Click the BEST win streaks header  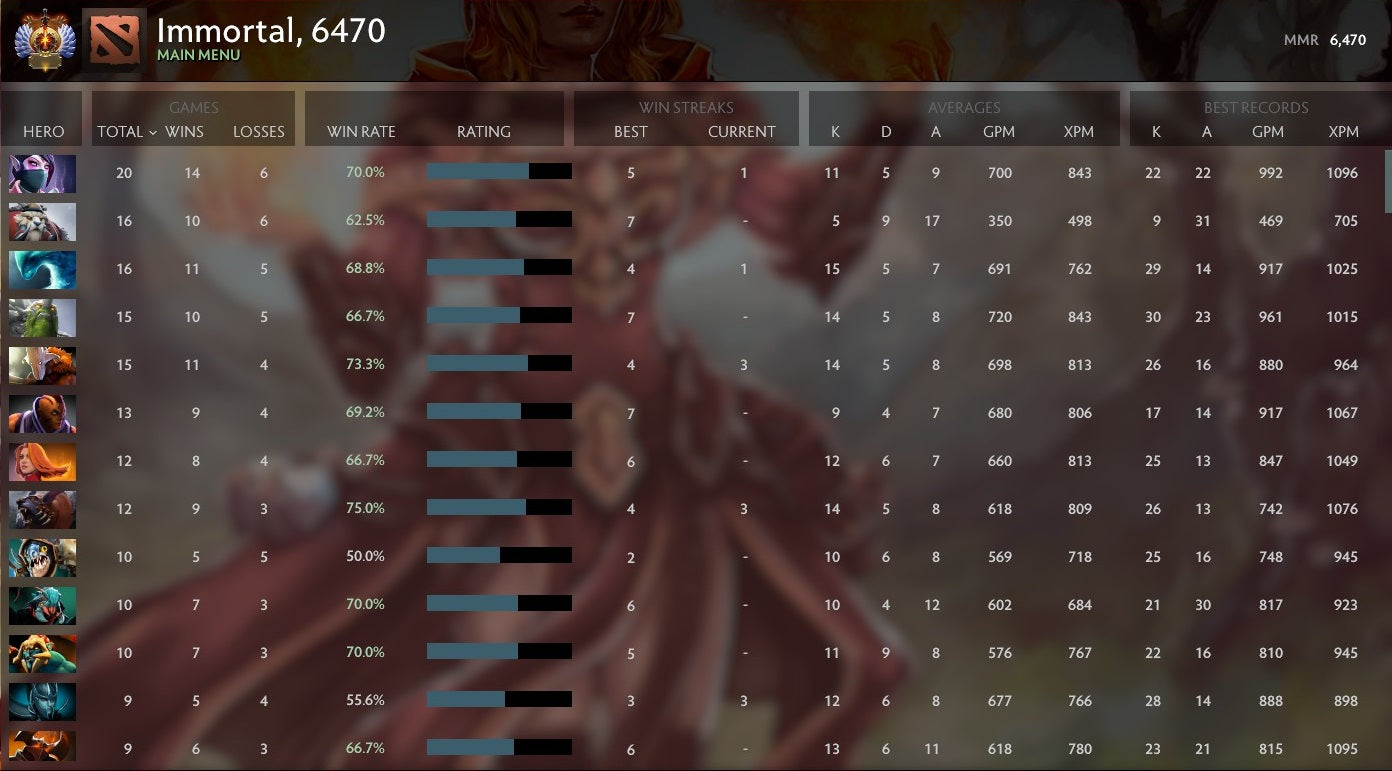coord(630,131)
